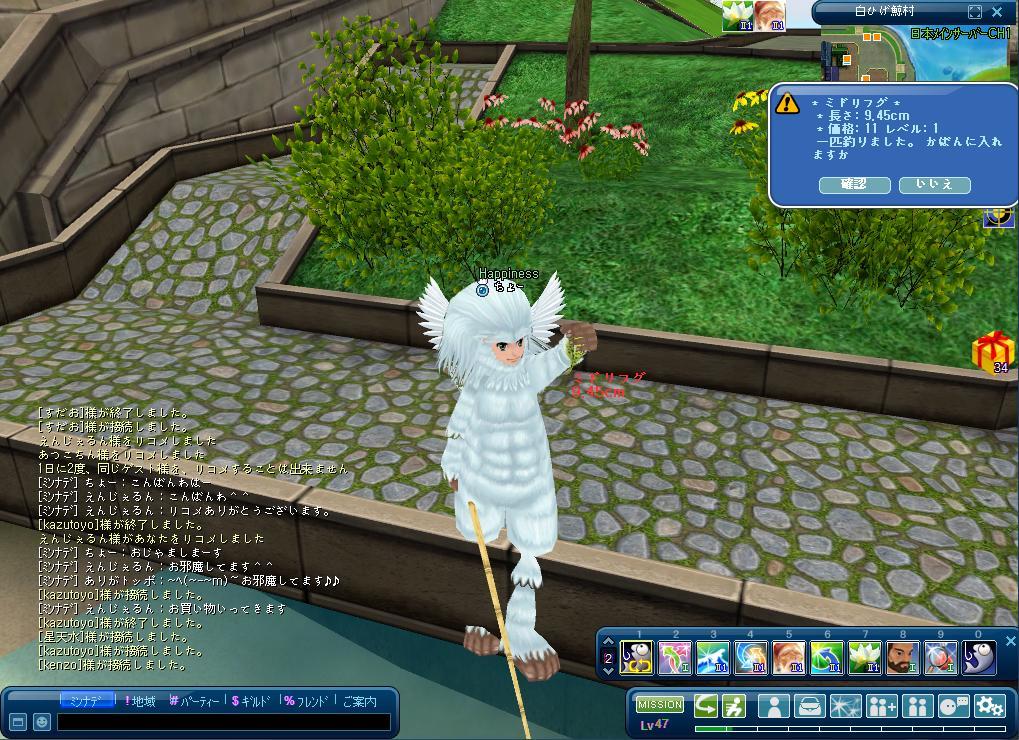Open the gift box with 34
This screenshot has height=740, width=1019.
point(993,352)
